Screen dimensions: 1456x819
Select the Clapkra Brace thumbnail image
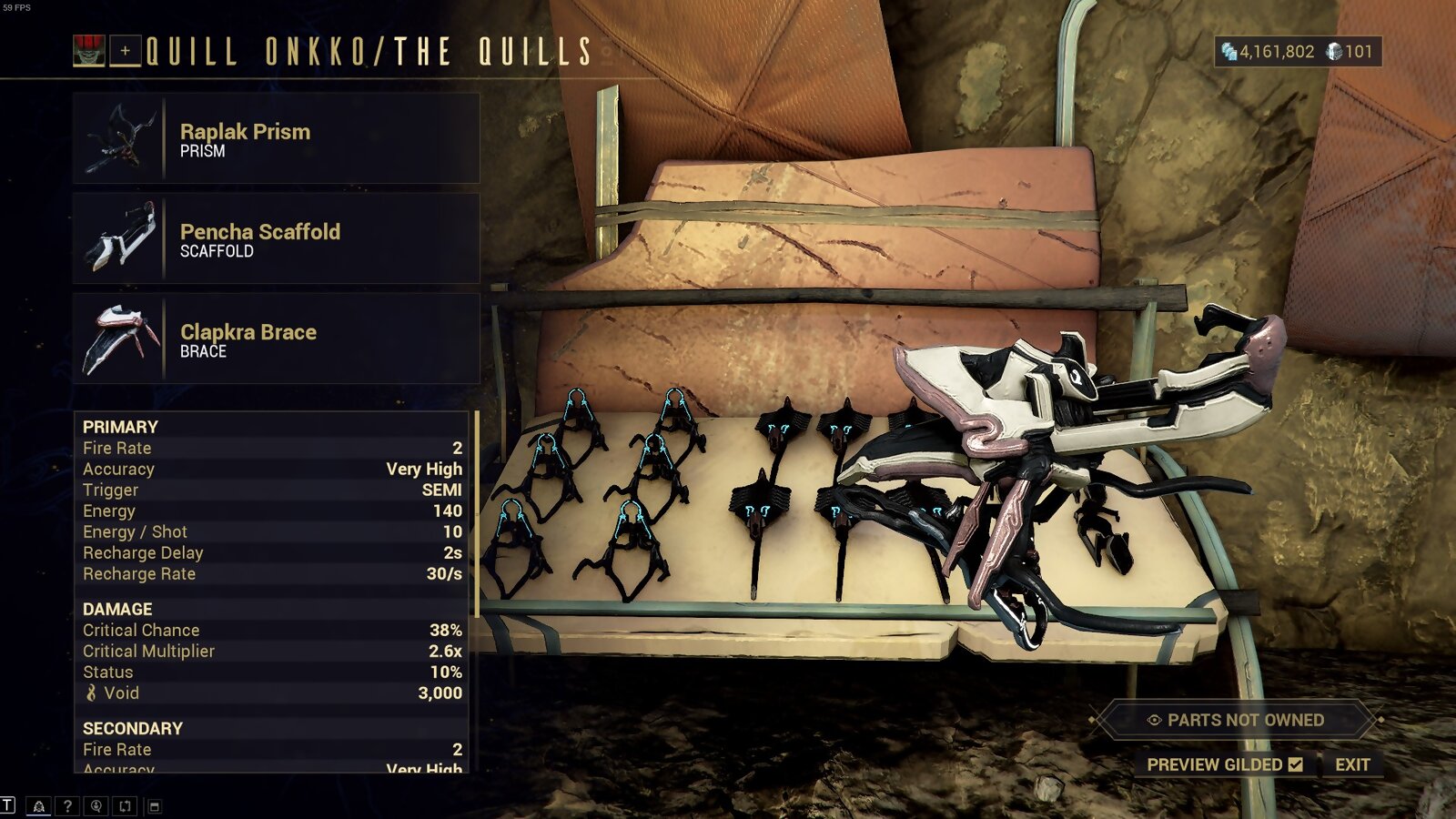118,337
